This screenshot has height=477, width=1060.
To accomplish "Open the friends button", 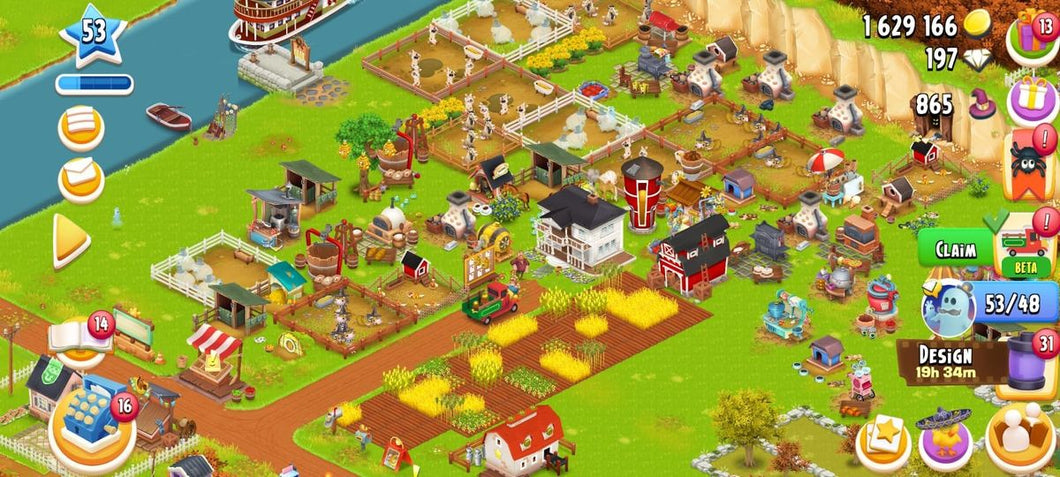I will click(x=1020, y=436).
